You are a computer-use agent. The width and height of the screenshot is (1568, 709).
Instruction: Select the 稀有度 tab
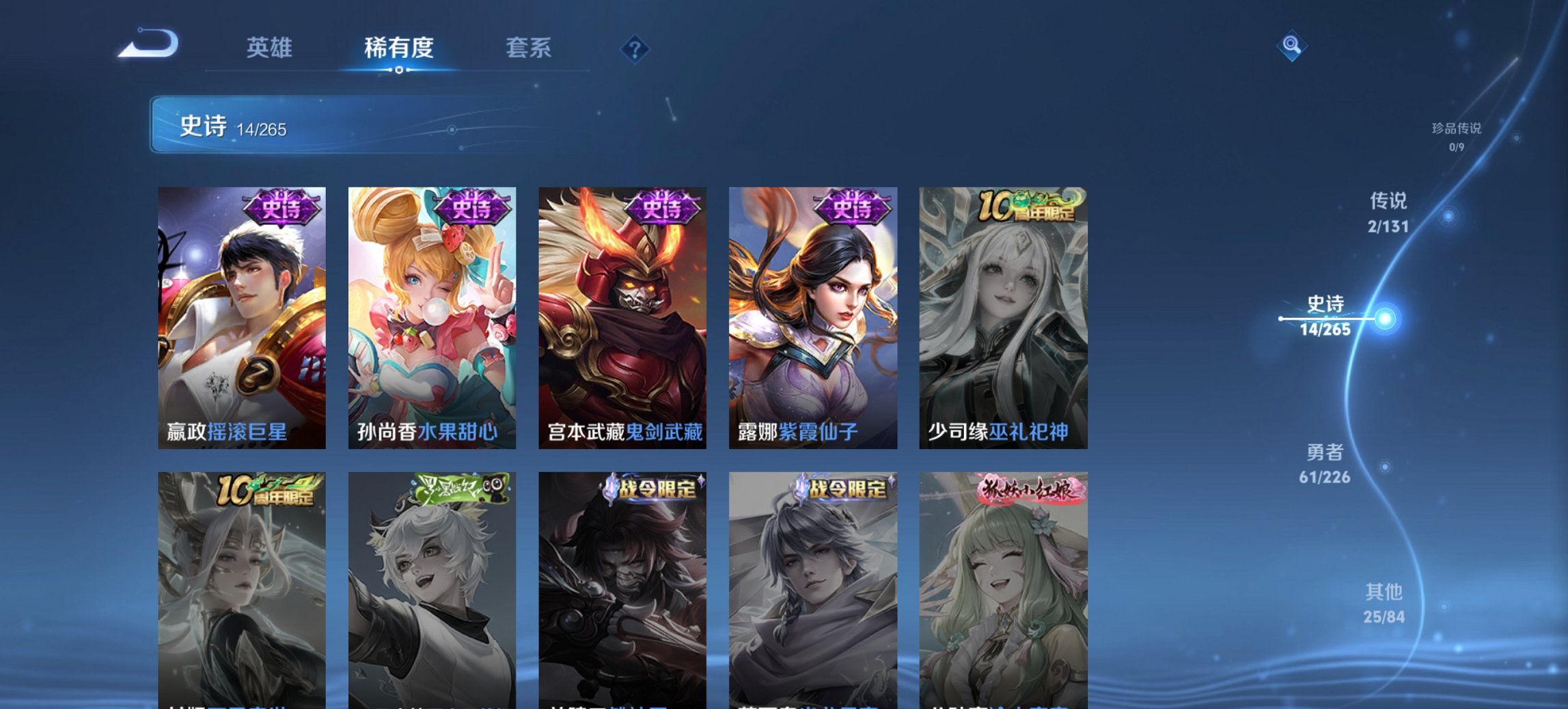(x=397, y=48)
